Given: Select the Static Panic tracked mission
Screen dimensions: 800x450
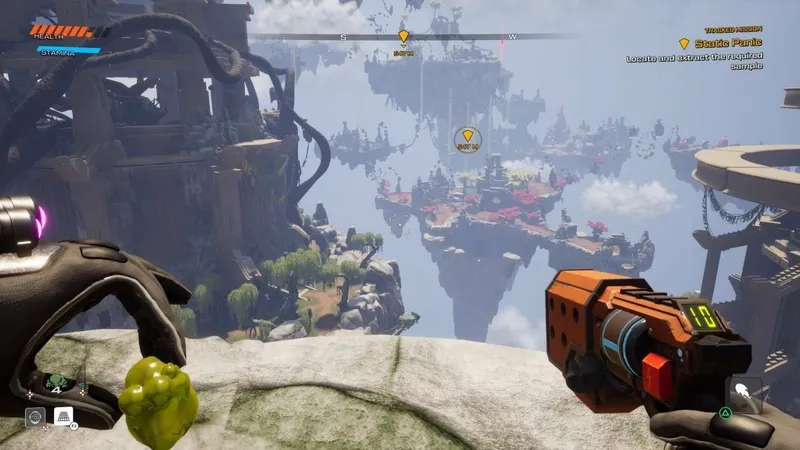Looking at the screenshot, I should pyautogui.click(x=722, y=44).
